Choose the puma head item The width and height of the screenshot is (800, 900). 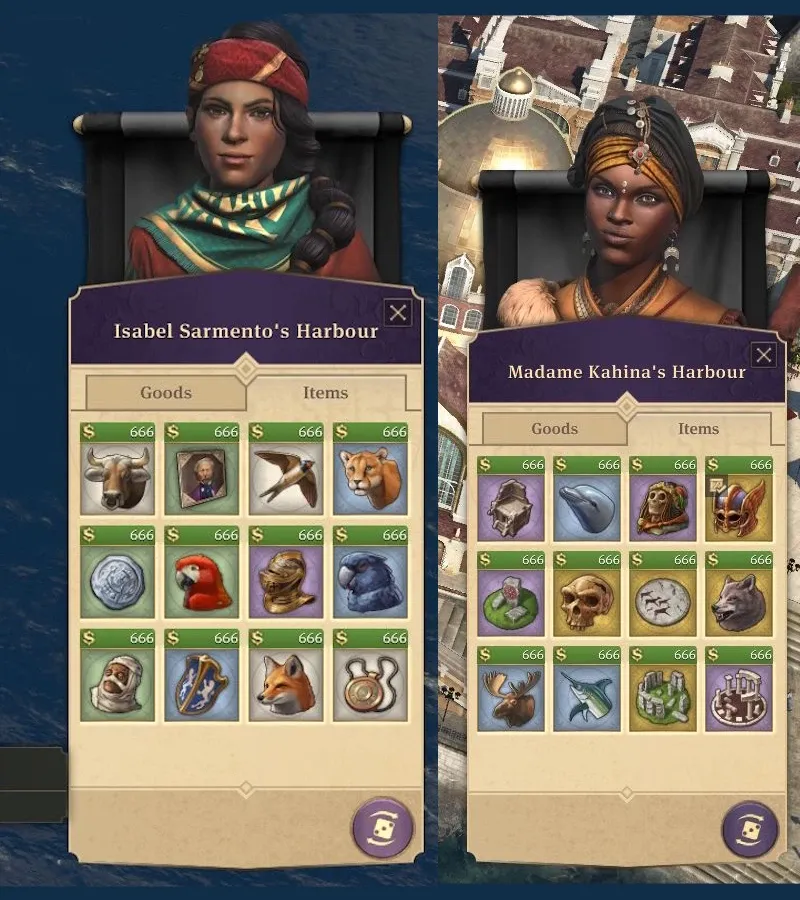pos(370,478)
